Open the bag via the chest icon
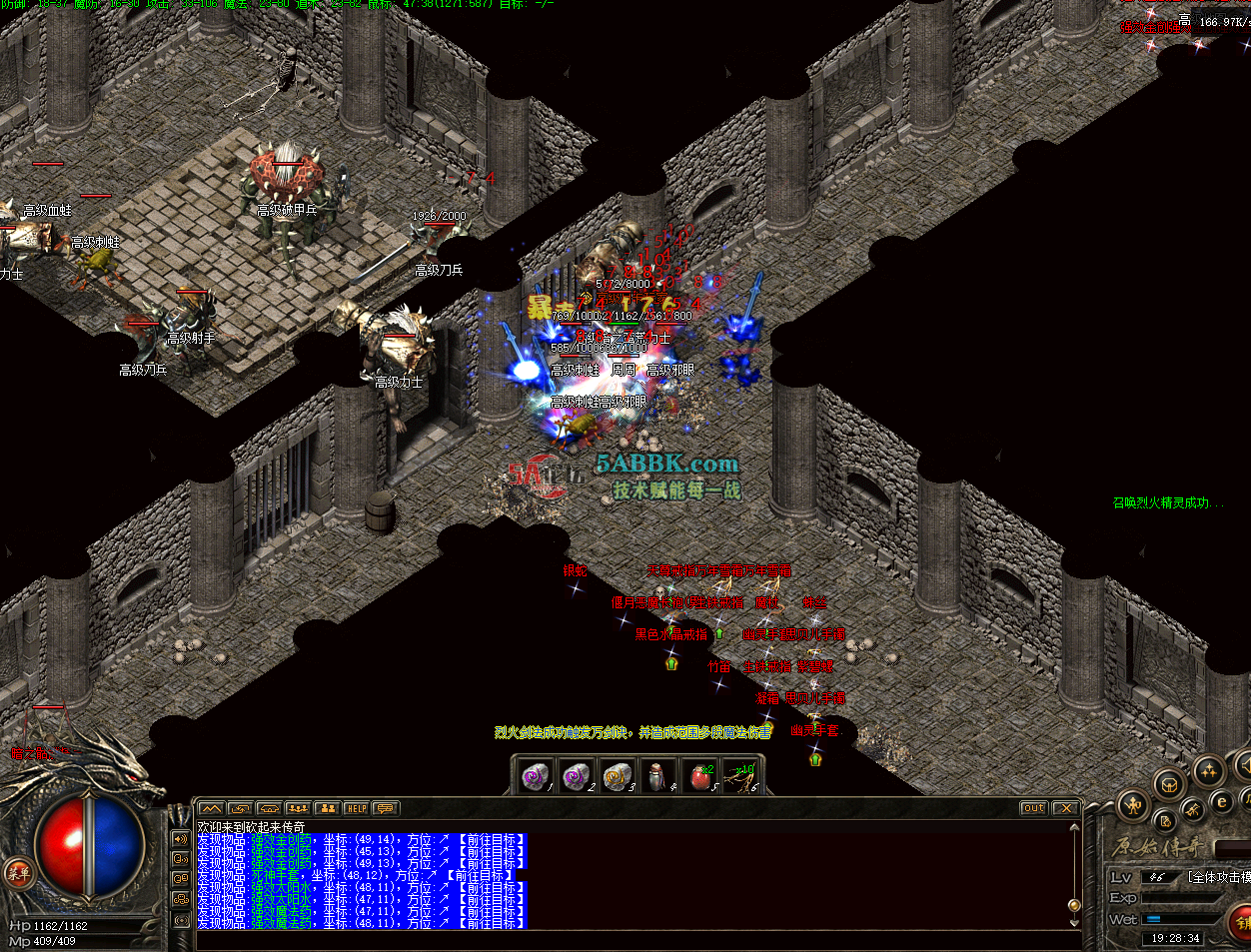 tap(1169, 784)
